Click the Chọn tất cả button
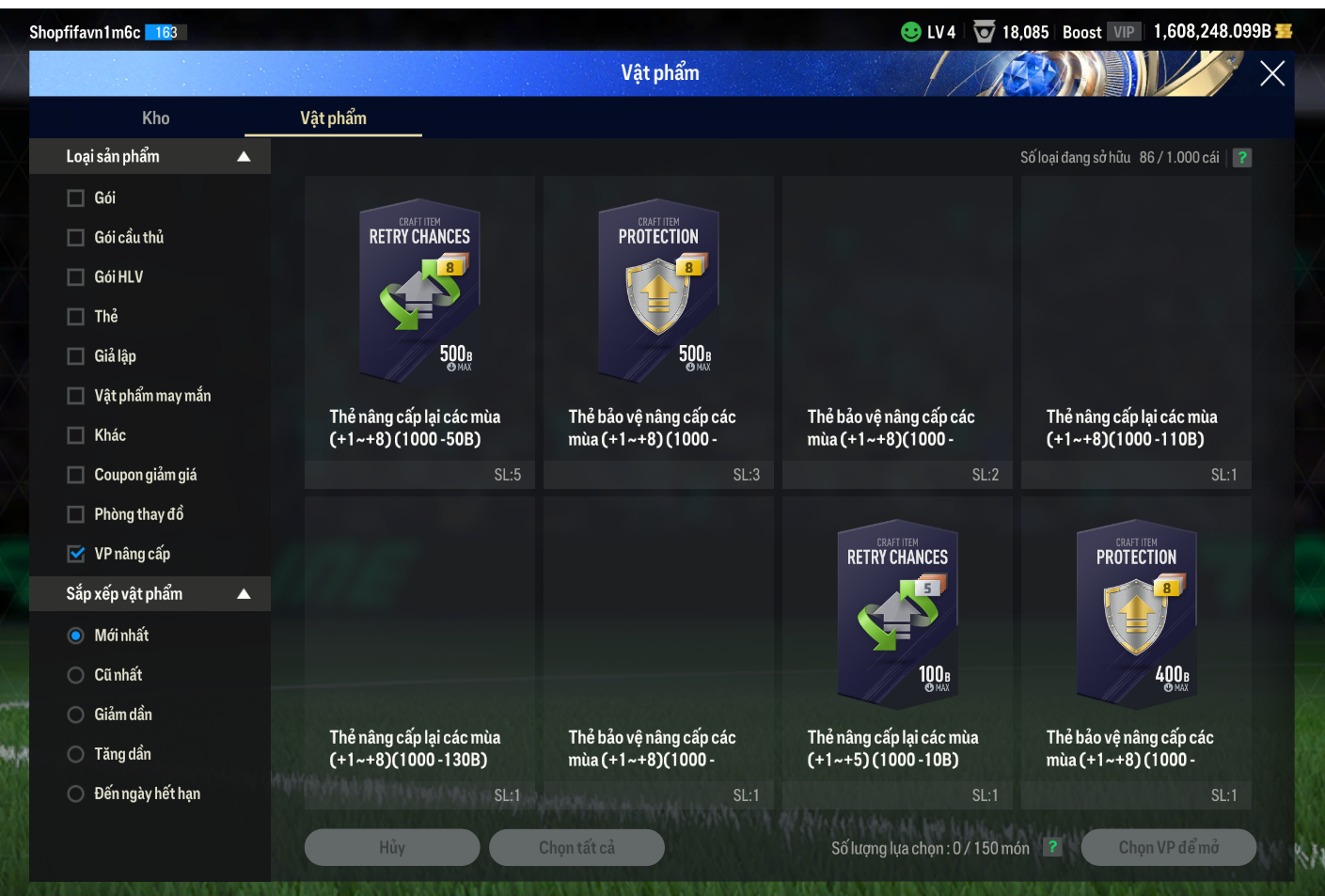This screenshot has width=1325, height=896. (x=576, y=847)
